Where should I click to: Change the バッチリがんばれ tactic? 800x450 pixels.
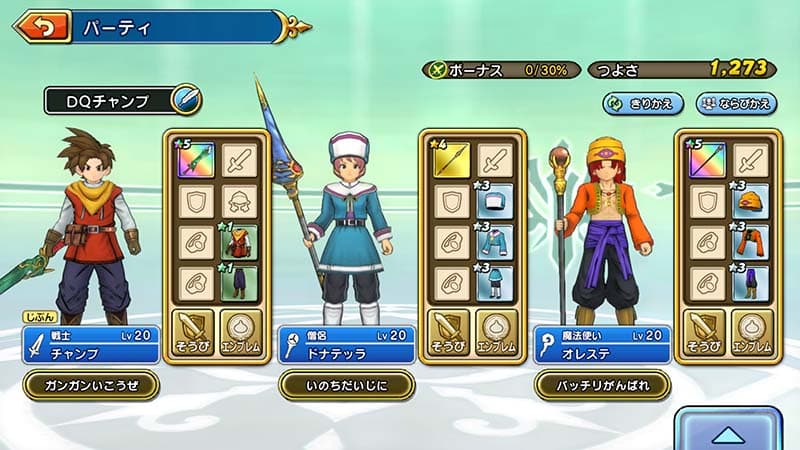coord(601,384)
